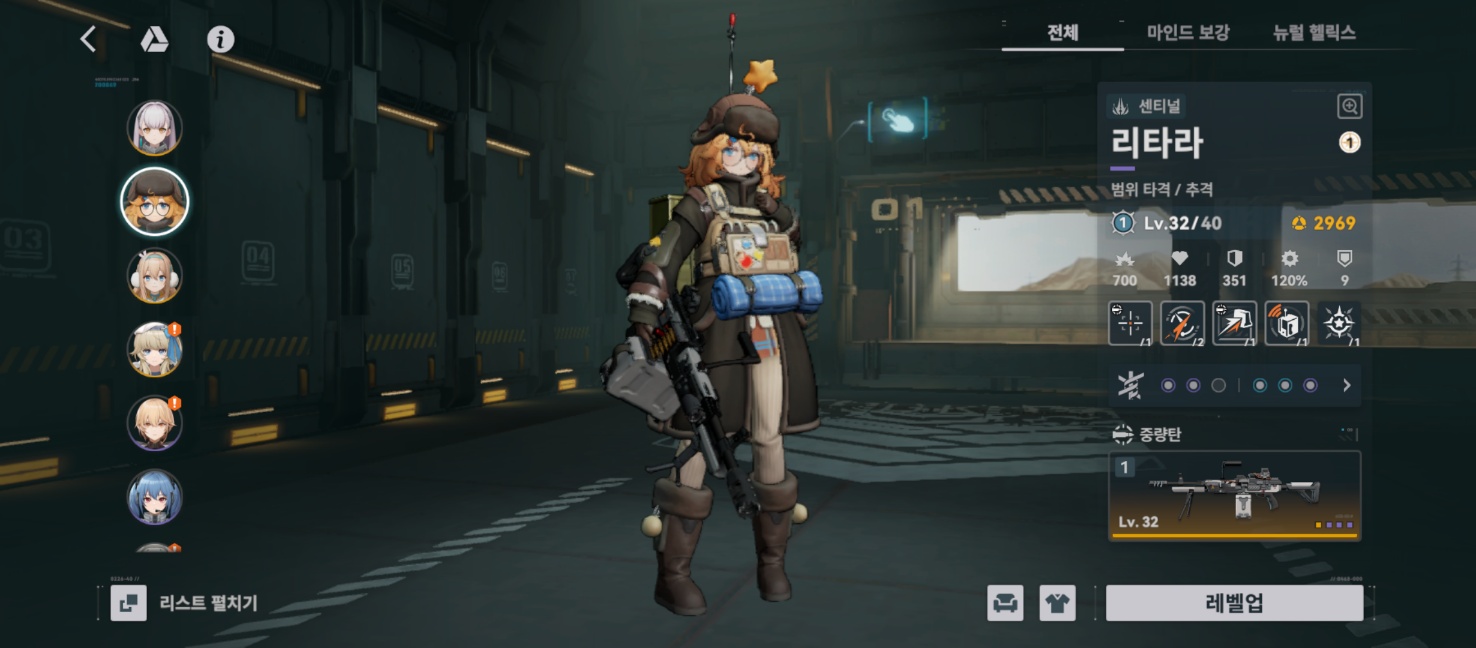The image size is (1476, 648).
Task: Switch to the 뉴럴 헬릭스 tab
Action: click(1313, 33)
